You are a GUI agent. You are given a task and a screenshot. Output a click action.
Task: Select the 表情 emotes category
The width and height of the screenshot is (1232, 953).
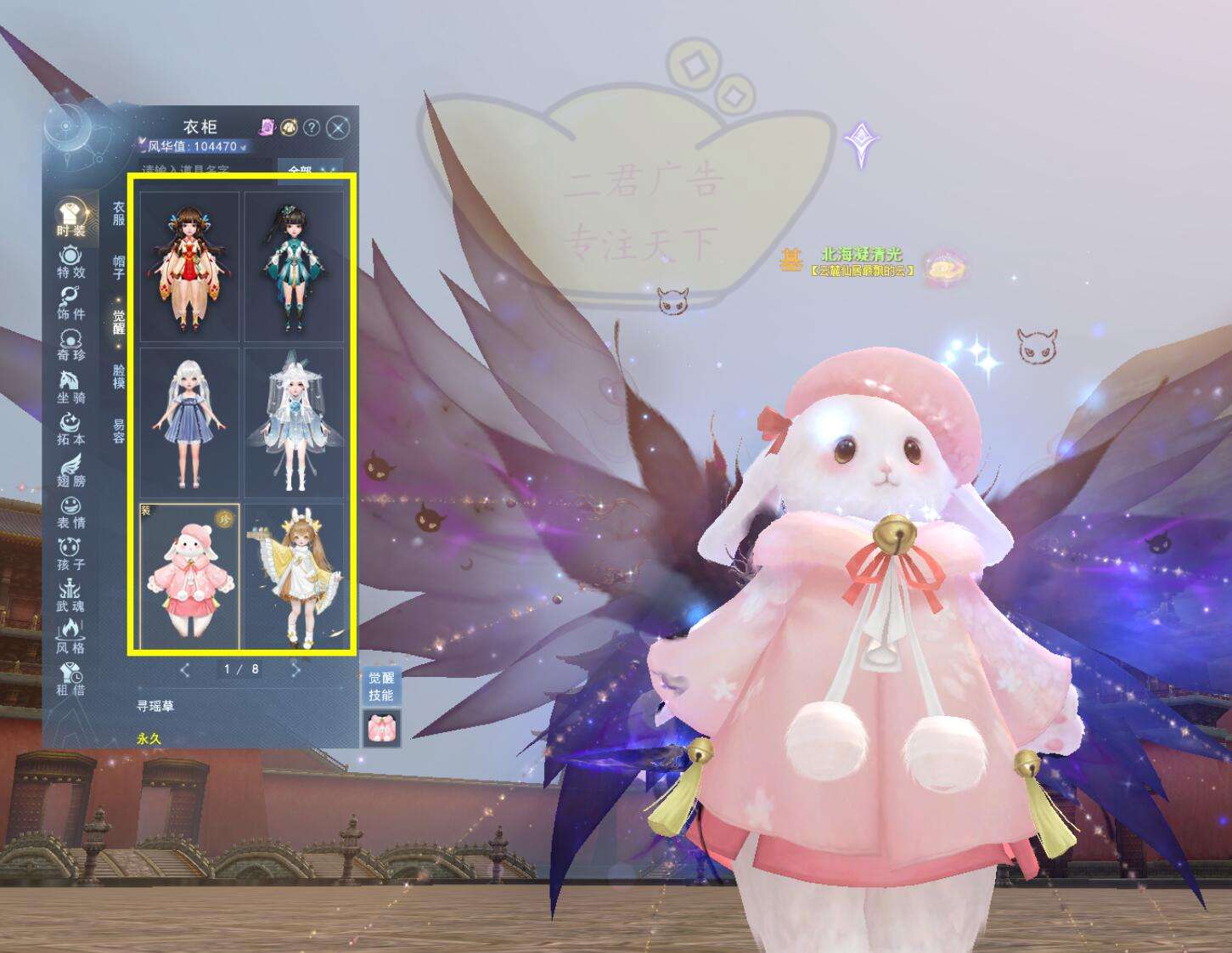coord(70,511)
